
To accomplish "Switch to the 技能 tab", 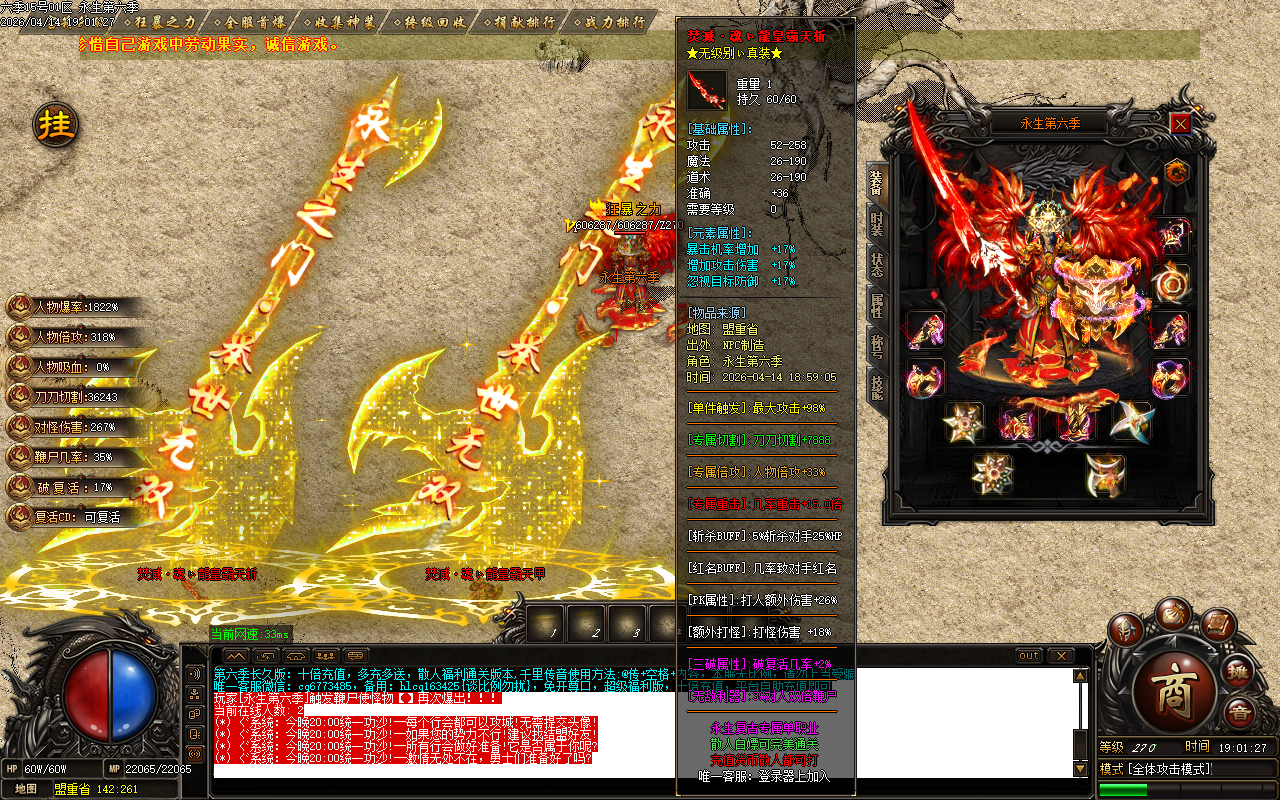I will [x=877, y=388].
